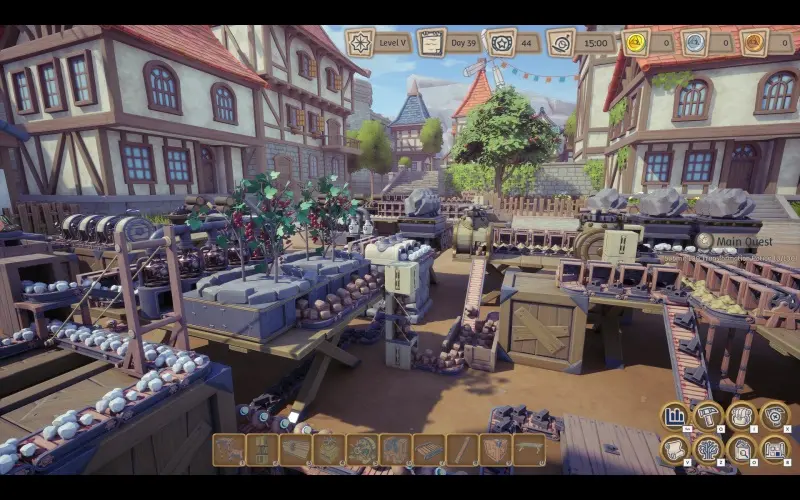Click the Level V star badge
Screen dimensions: 800x500
tap(360, 43)
